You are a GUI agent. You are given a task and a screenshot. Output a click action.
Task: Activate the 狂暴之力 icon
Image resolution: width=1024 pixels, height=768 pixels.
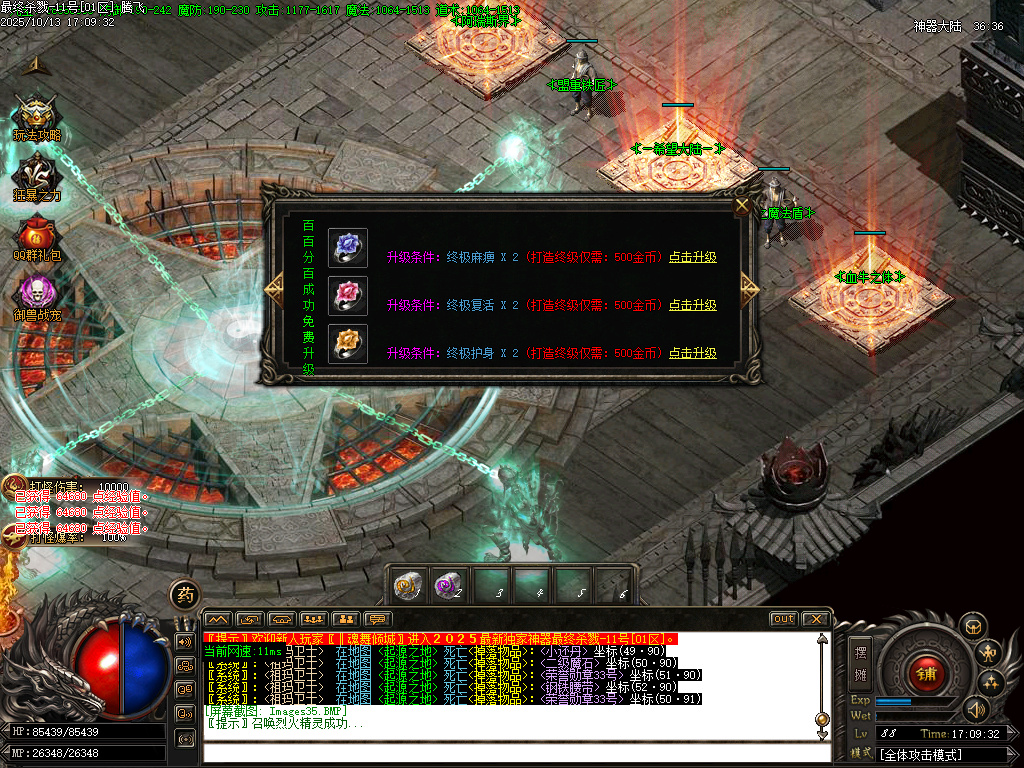pyautogui.click(x=37, y=176)
